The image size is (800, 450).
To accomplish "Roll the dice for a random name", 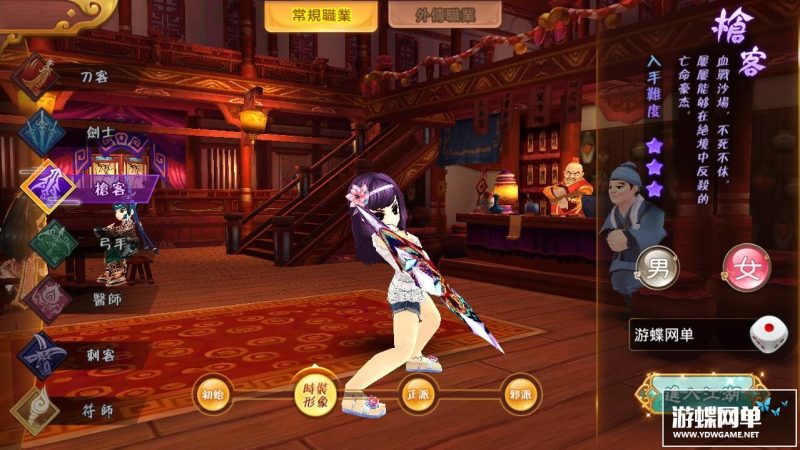I will click(767, 333).
